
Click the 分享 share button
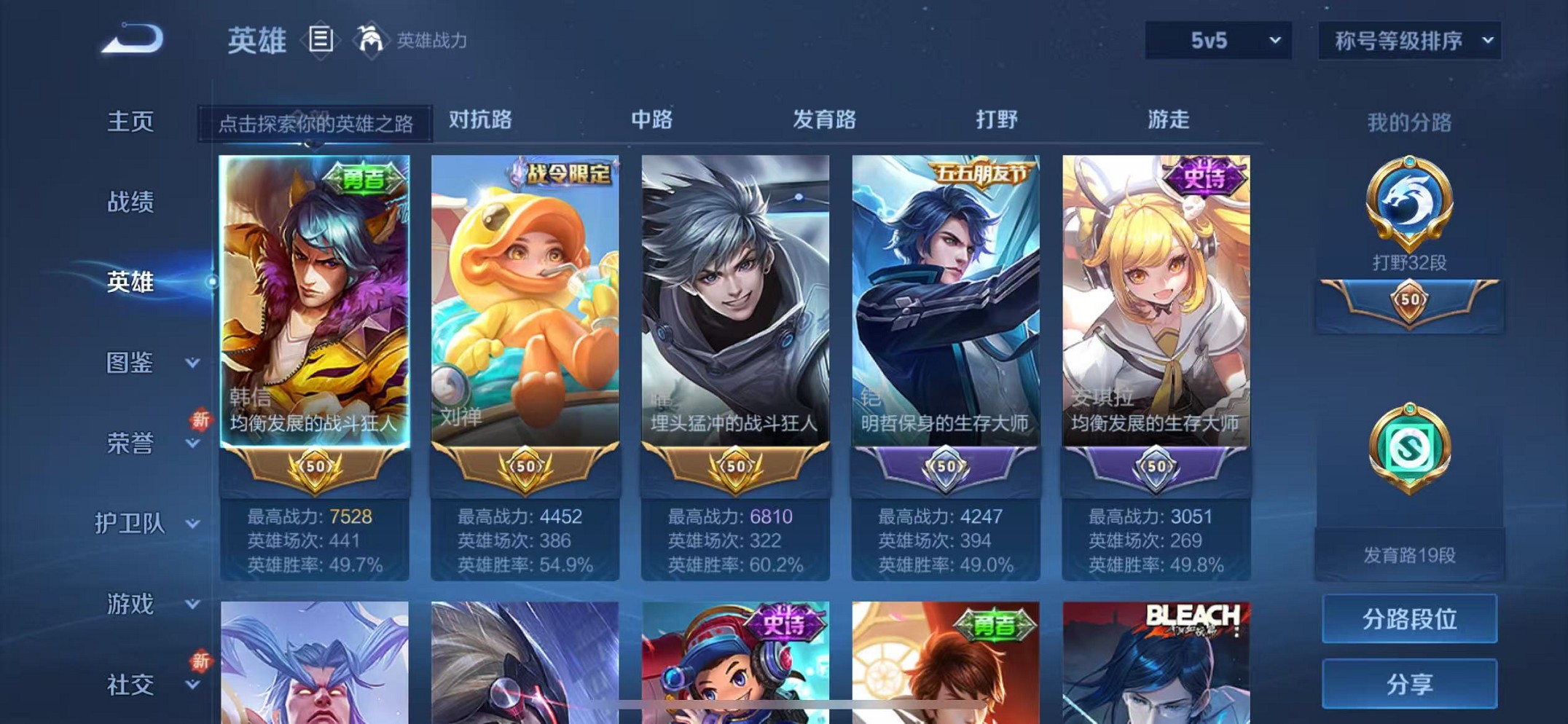pos(1409,685)
